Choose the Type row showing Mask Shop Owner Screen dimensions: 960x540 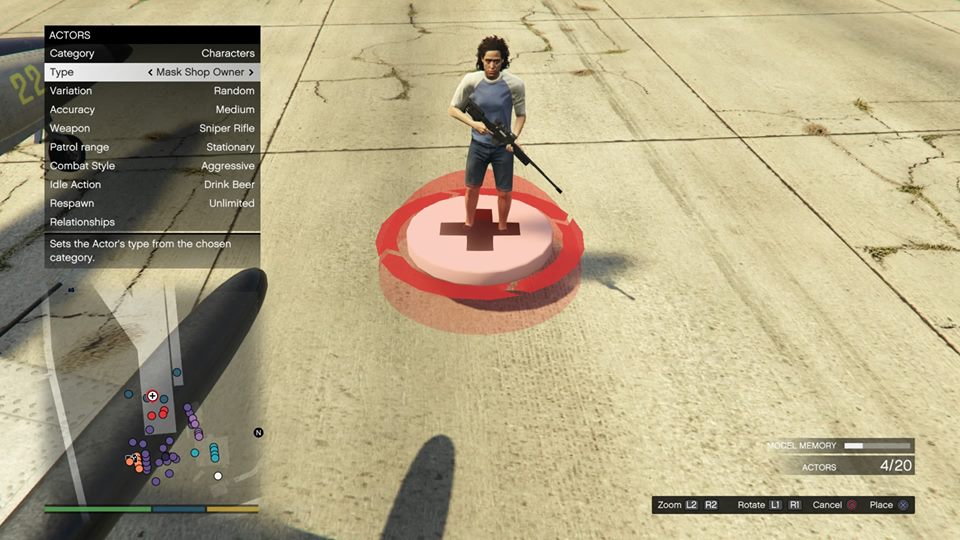[x=152, y=72]
